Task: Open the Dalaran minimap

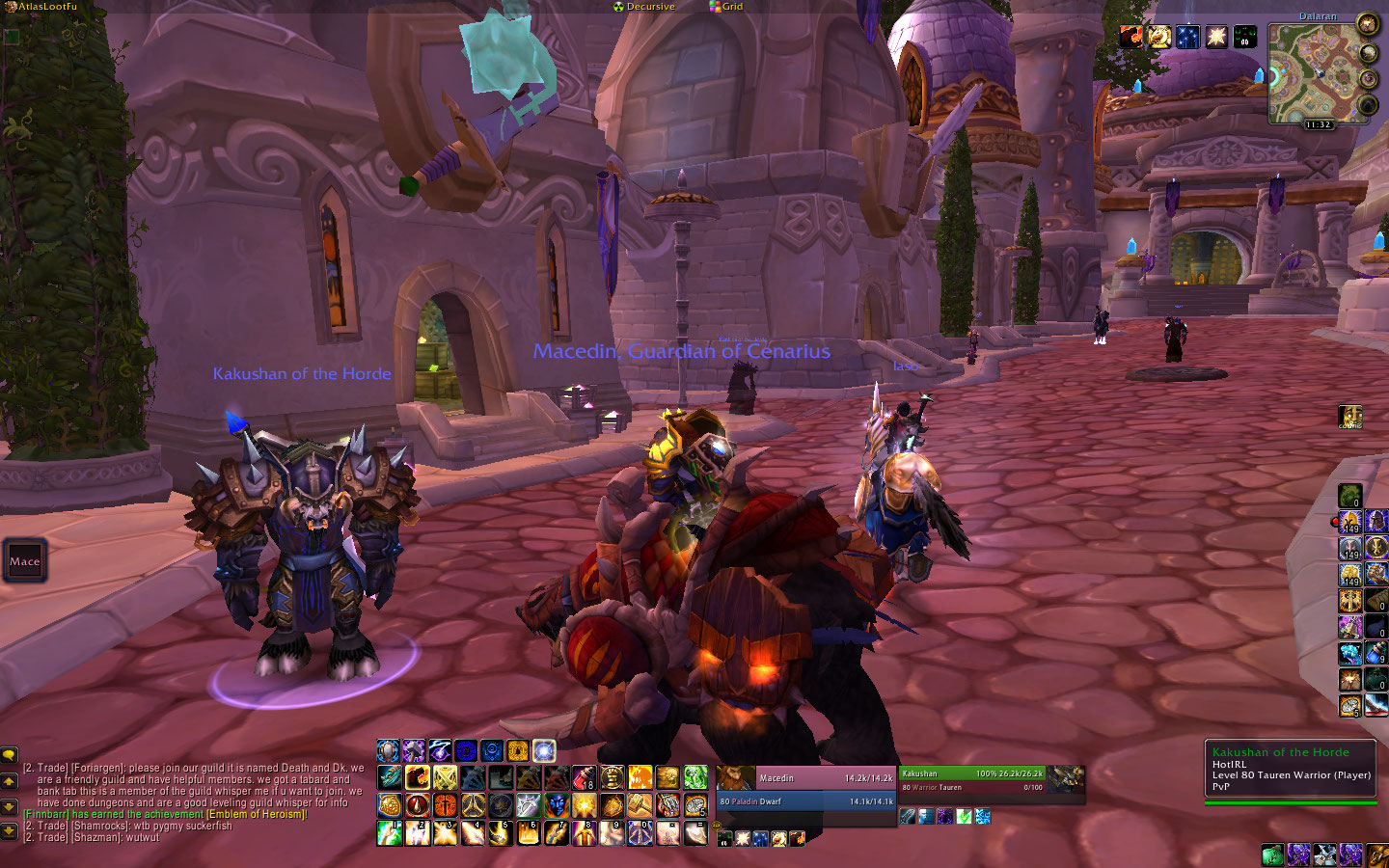Action: pyautogui.click(x=1316, y=72)
